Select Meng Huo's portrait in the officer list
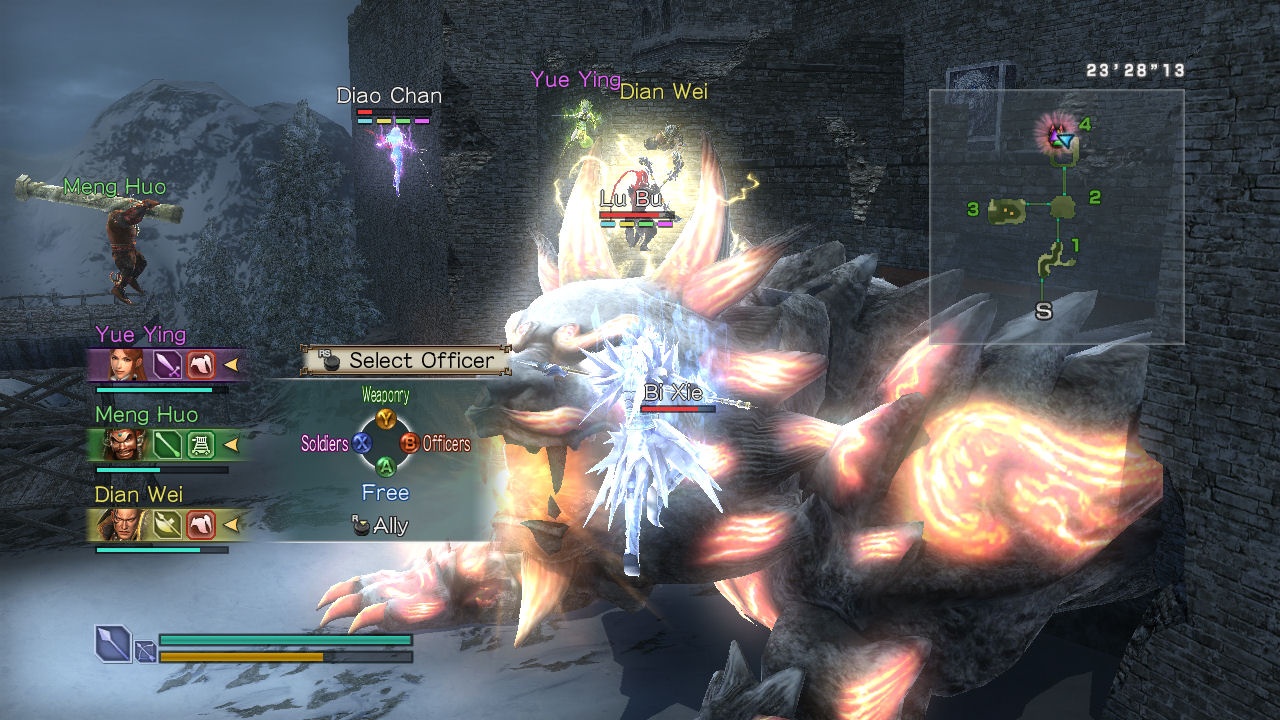Screen dimensions: 1280x720 pos(127,444)
